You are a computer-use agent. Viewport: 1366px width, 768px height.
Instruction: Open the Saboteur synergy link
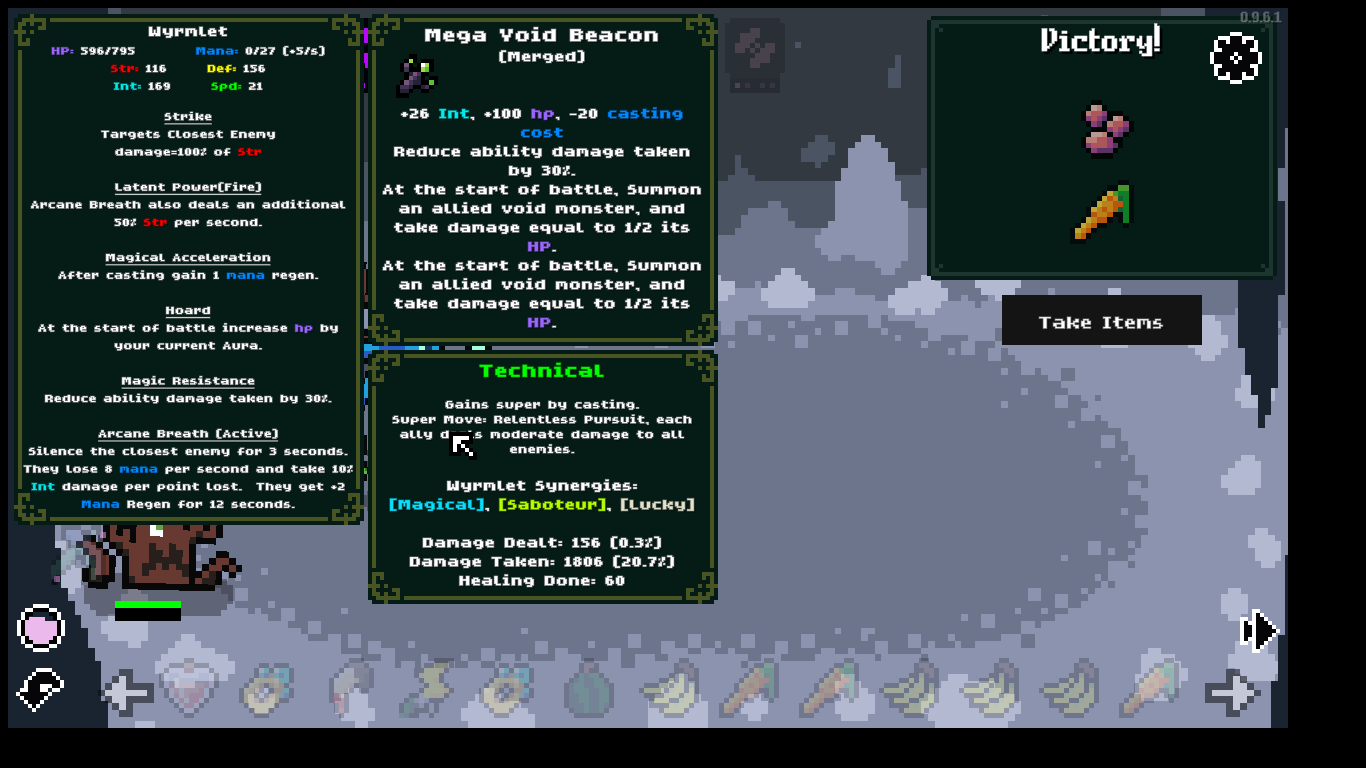click(x=553, y=504)
